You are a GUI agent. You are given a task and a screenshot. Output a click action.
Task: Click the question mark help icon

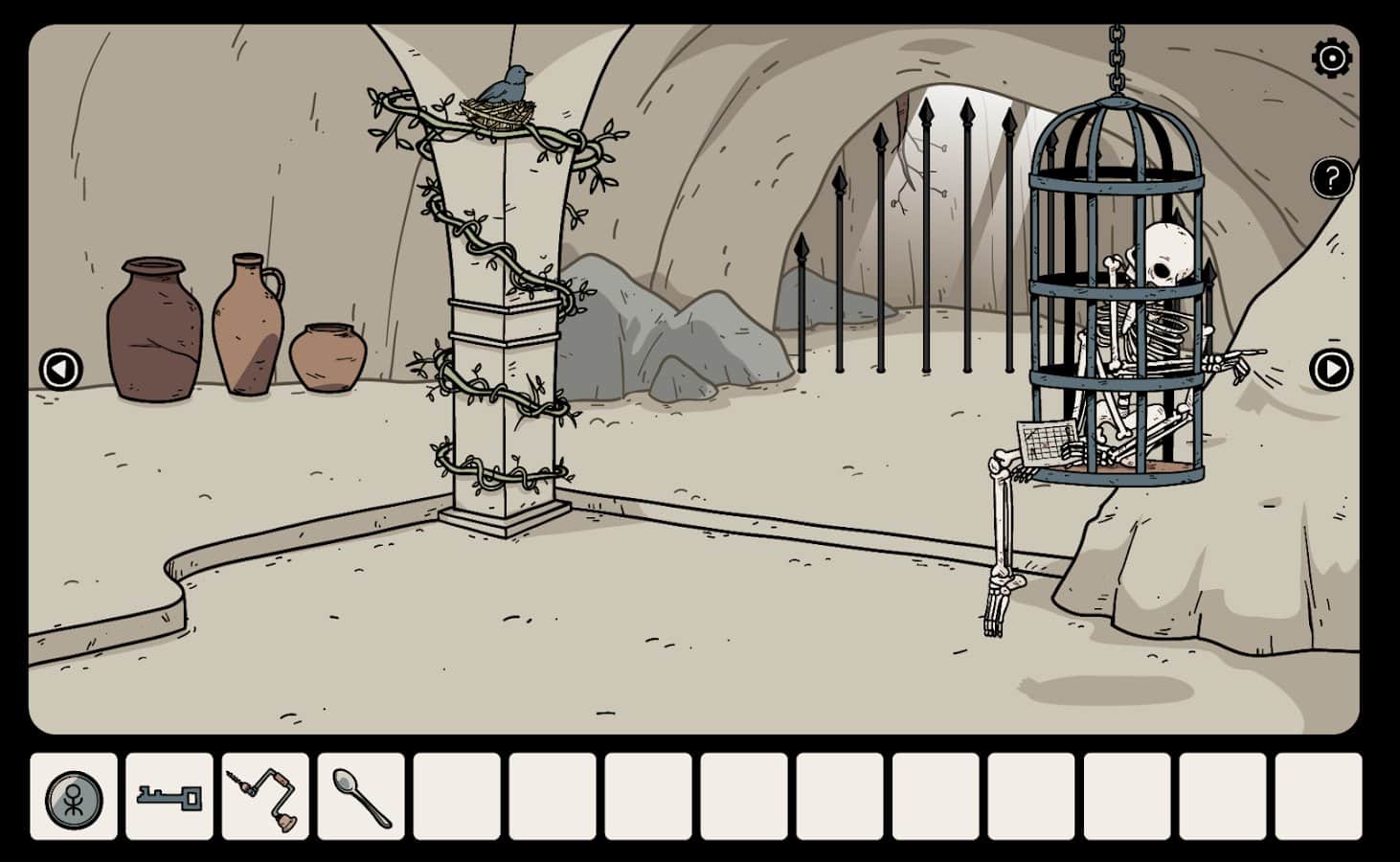pyautogui.click(x=1331, y=176)
